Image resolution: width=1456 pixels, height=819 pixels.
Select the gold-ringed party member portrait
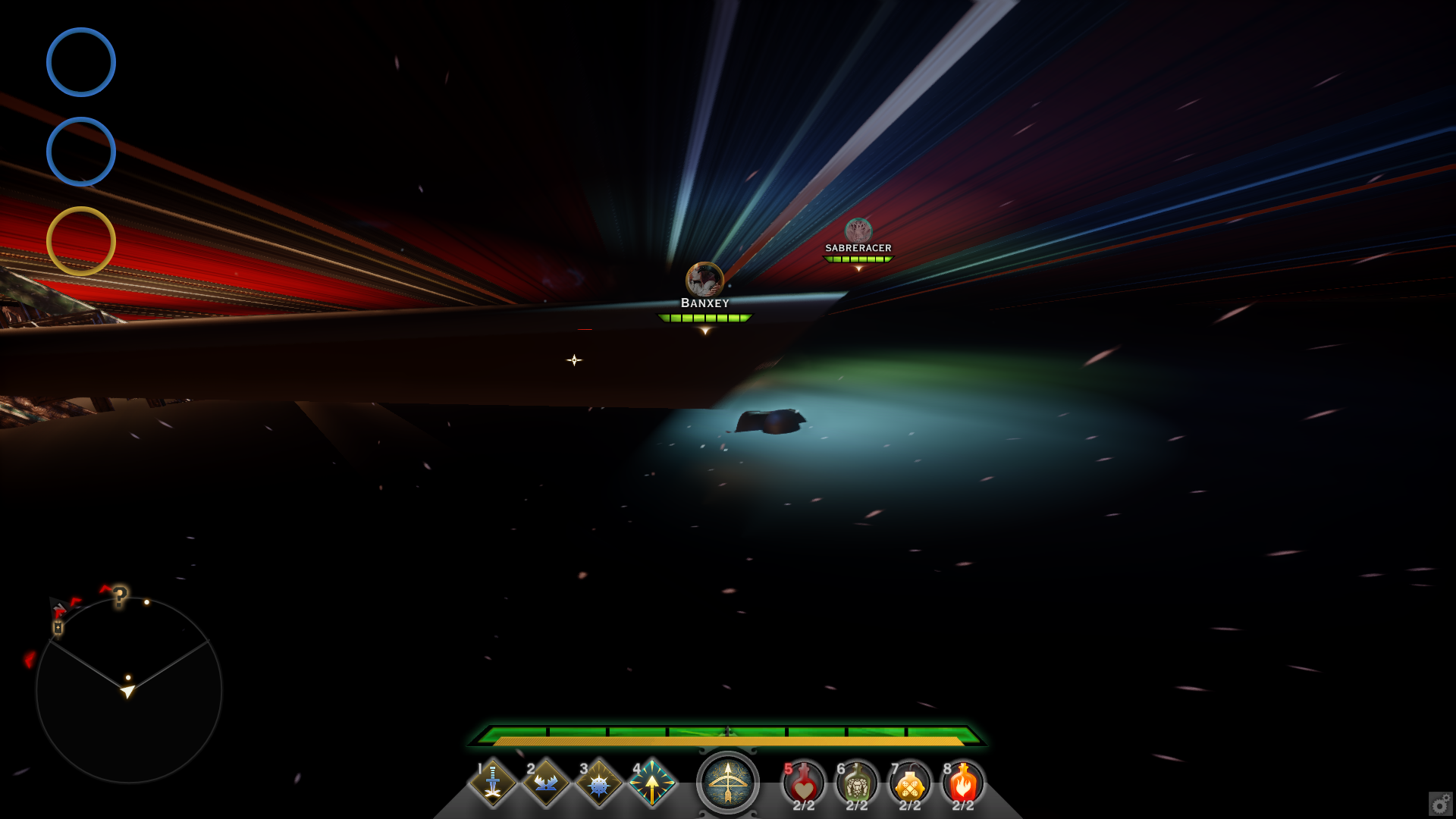point(81,241)
